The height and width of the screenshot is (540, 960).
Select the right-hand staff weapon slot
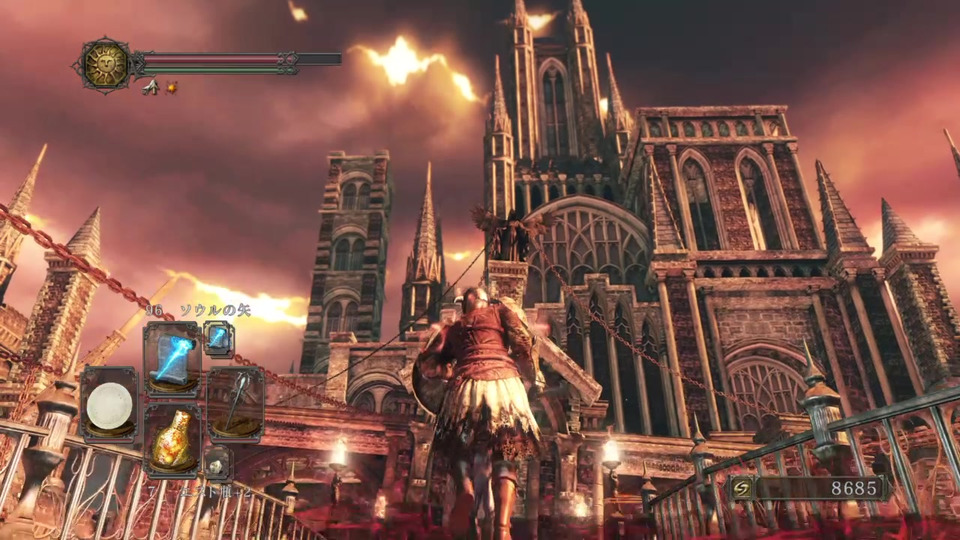tap(235, 403)
